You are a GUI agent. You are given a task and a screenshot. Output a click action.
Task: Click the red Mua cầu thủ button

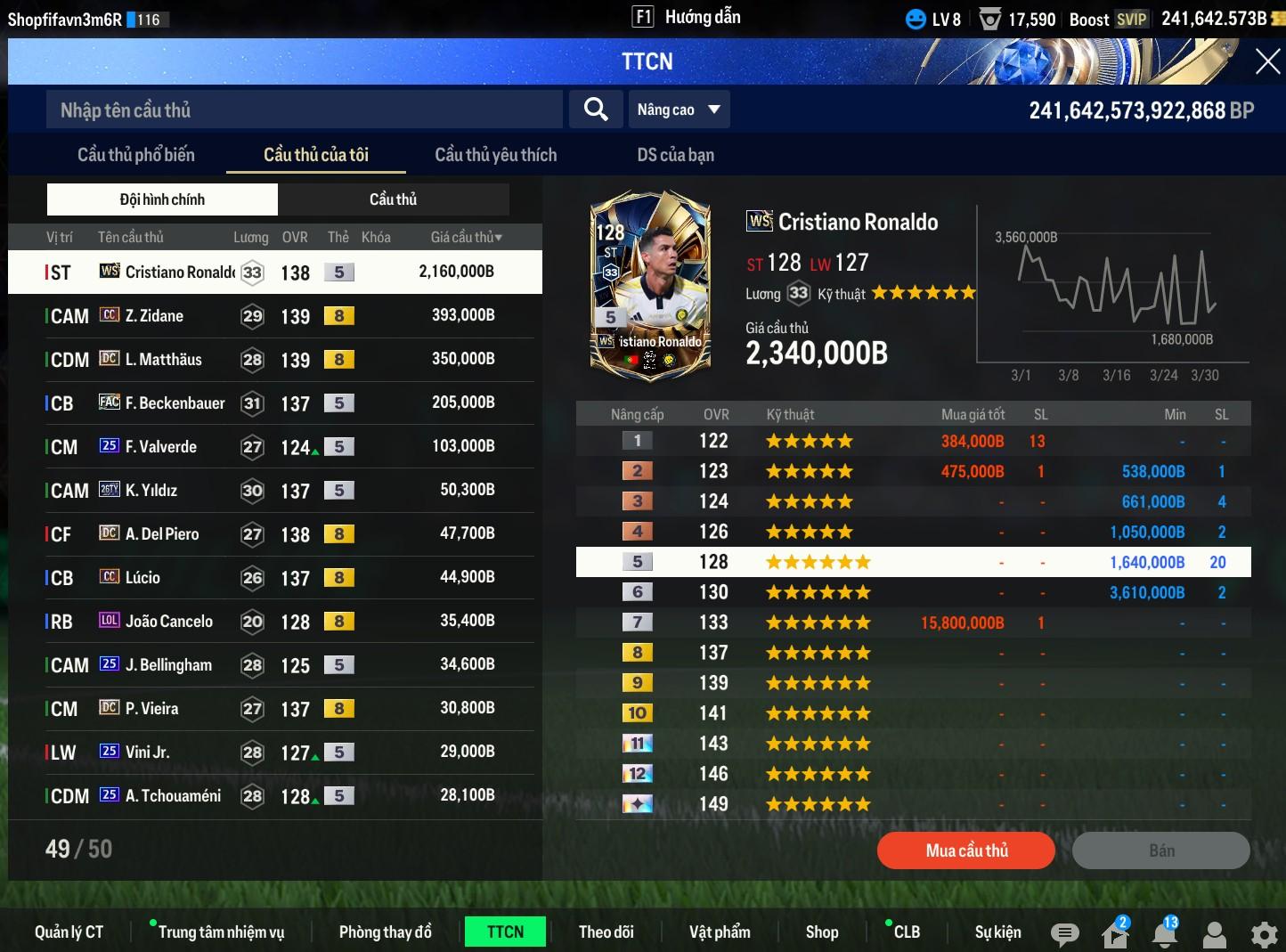[966, 850]
